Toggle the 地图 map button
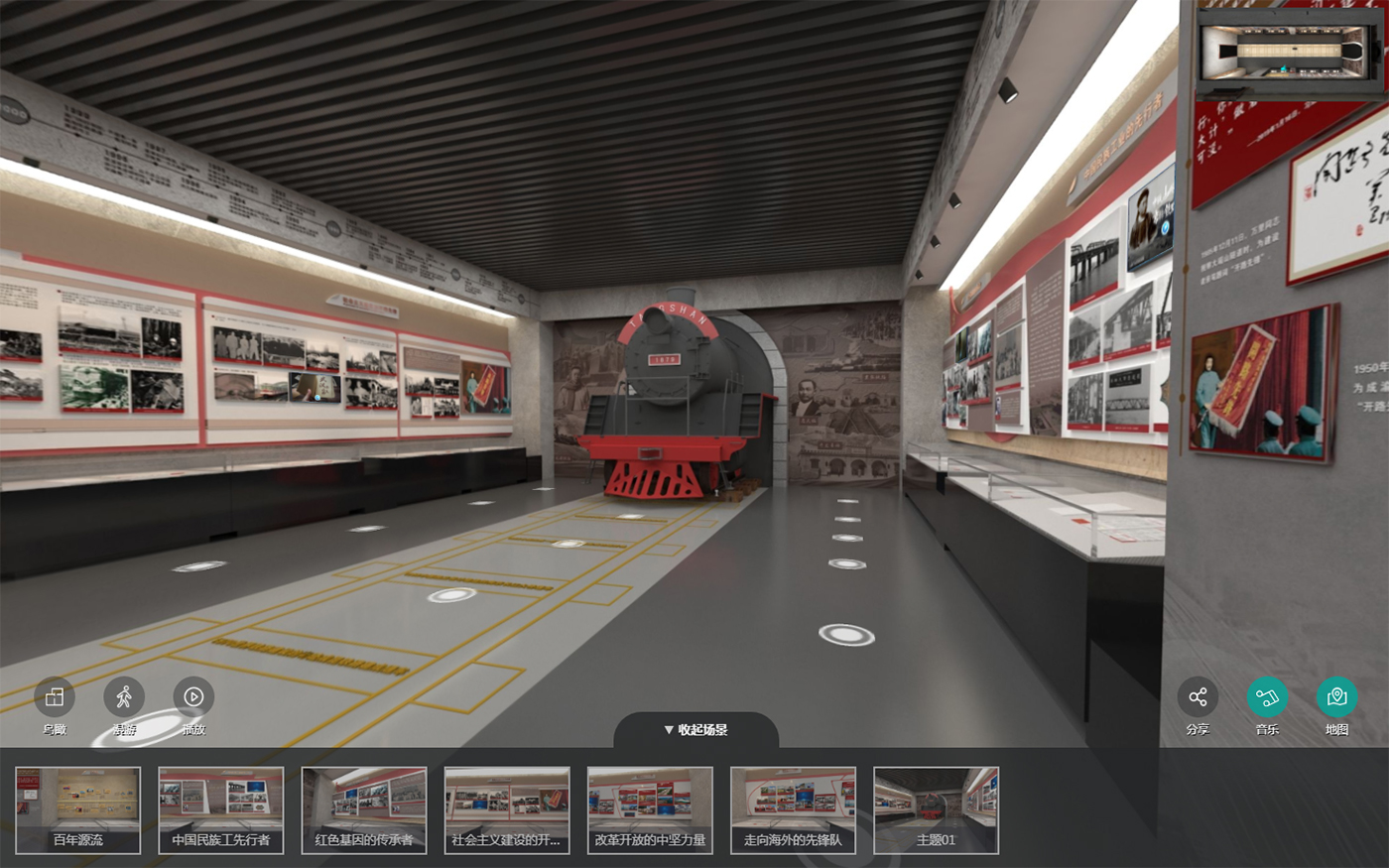The width and height of the screenshot is (1389, 868). [1336, 697]
